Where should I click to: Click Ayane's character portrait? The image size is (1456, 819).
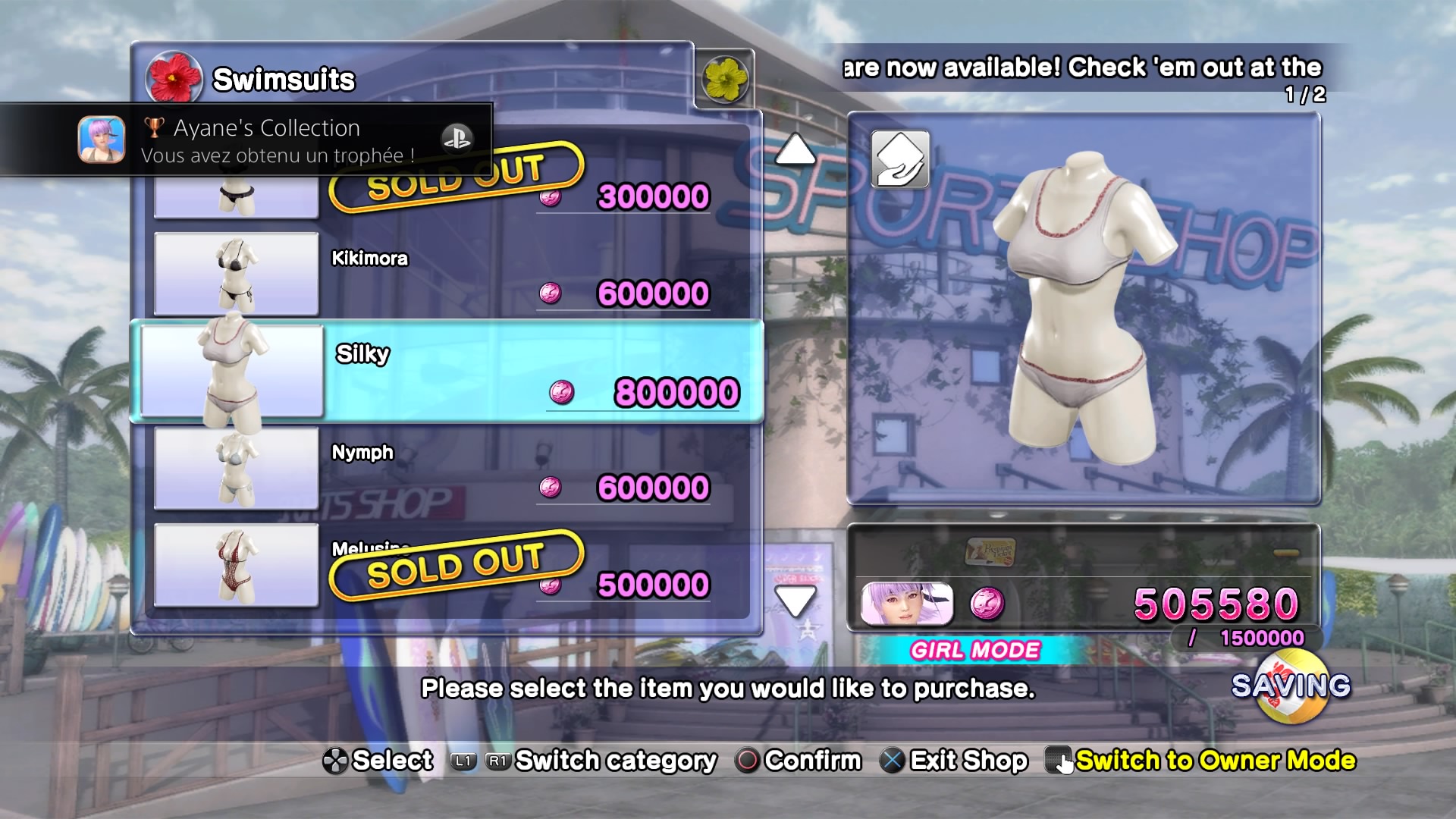pos(907,604)
